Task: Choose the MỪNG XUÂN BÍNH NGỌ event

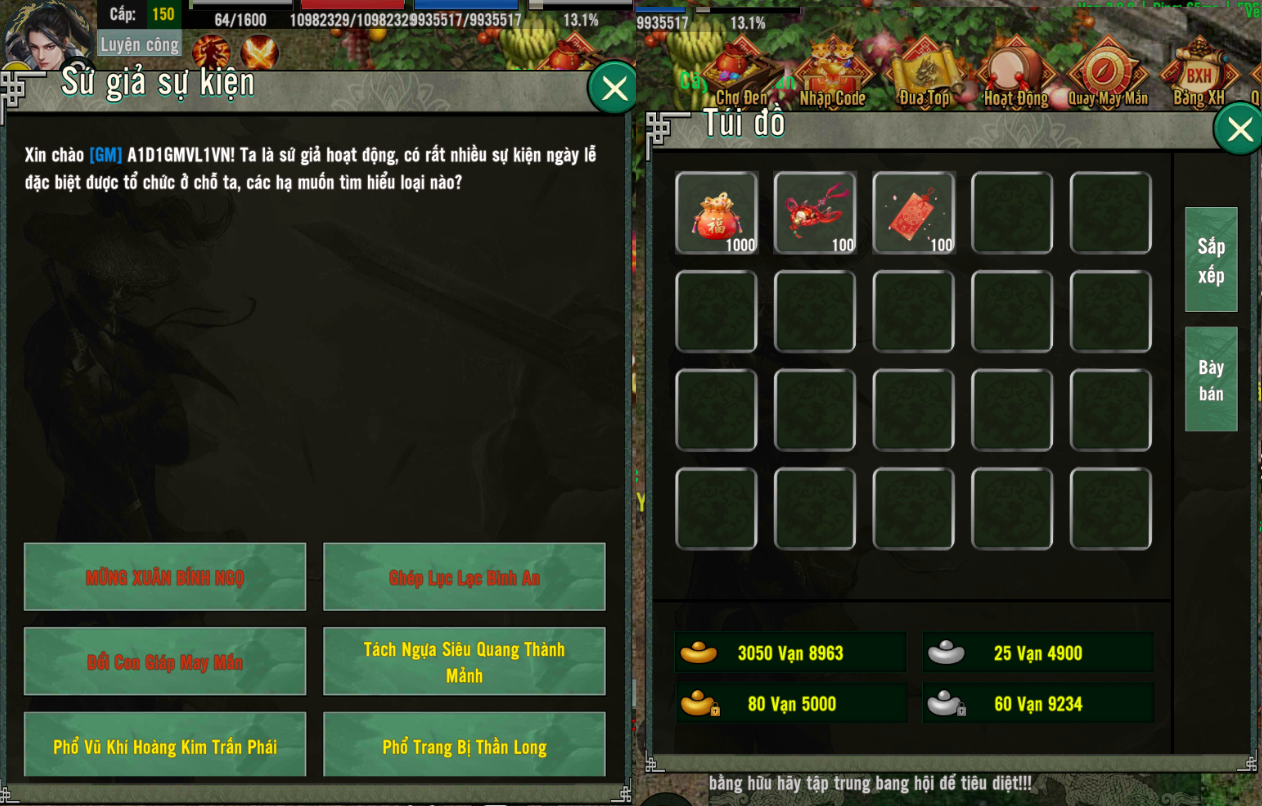Action: pos(165,577)
